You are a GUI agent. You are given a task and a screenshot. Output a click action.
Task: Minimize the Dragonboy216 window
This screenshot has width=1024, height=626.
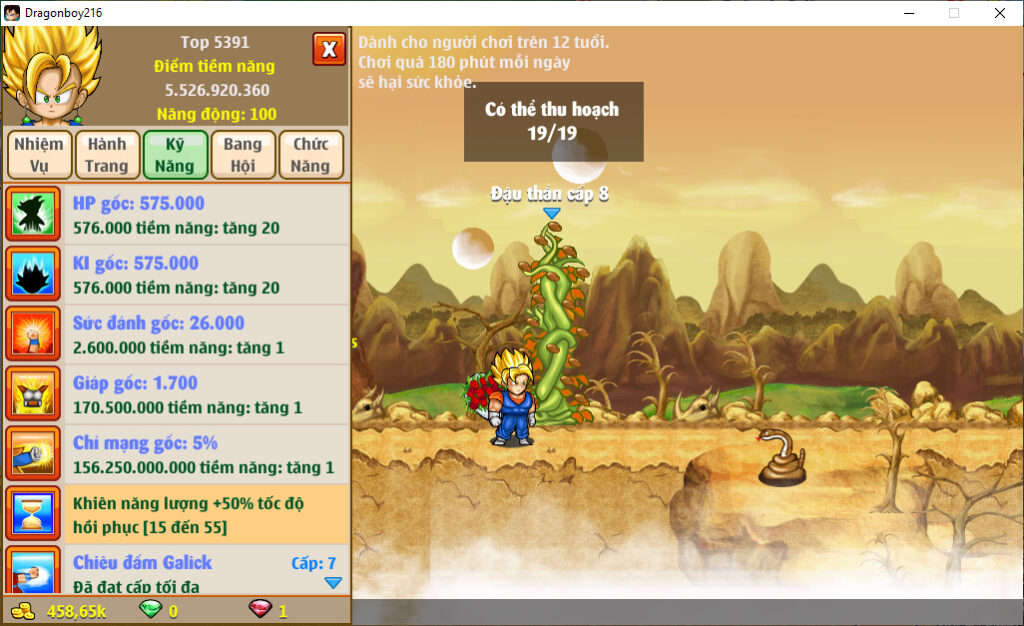pos(909,13)
